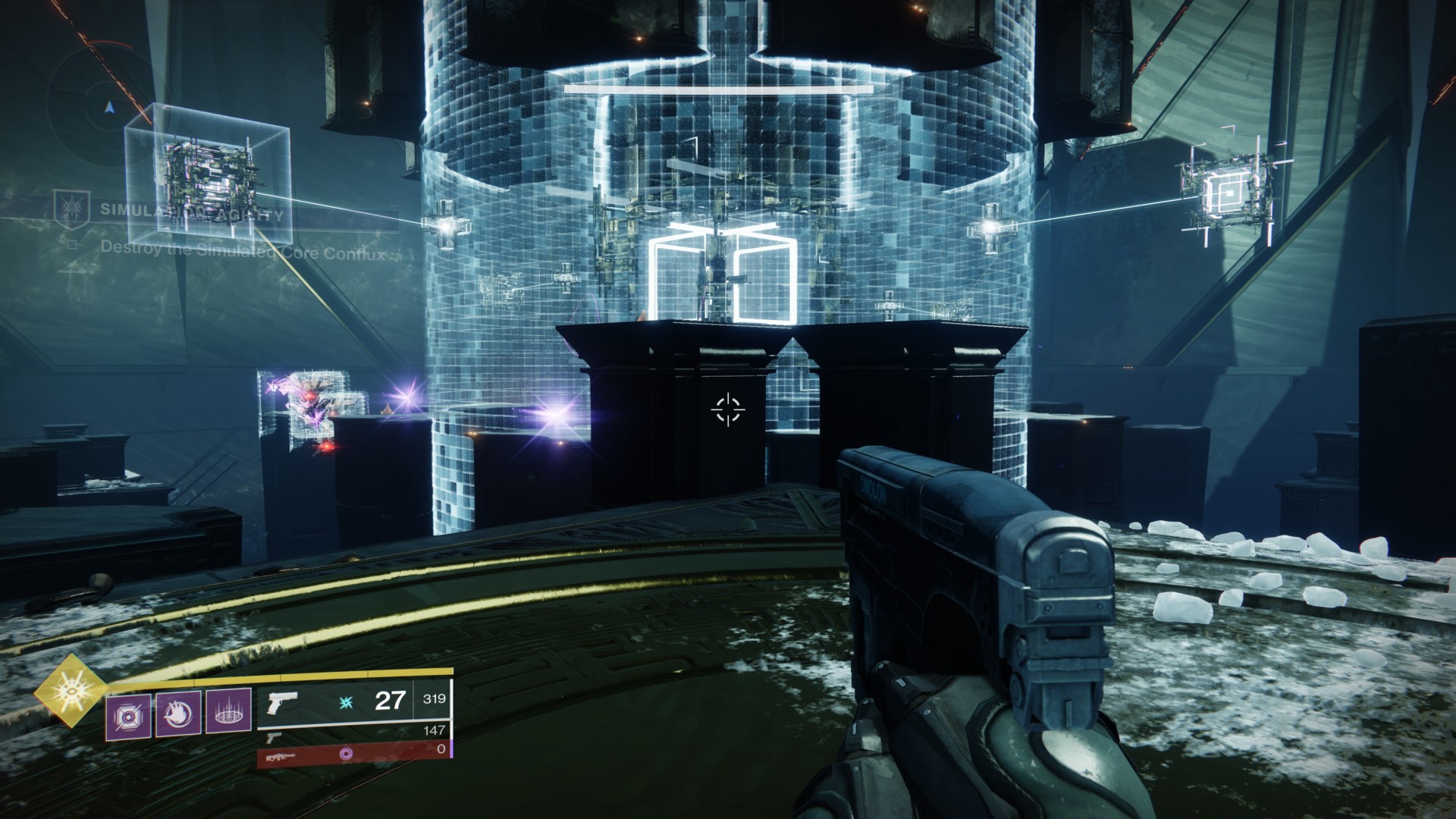The height and width of the screenshot is (819, 1456).
Task: Switch to the secondary pistol weapon
Action: (274, 736)
